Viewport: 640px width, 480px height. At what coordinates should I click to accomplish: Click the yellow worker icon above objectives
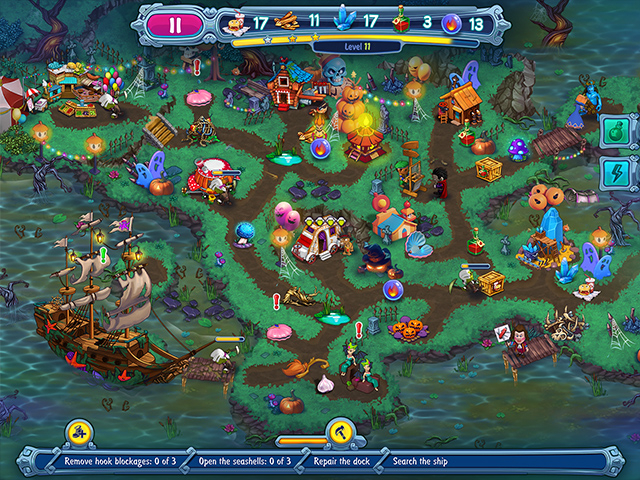coord(80,432)
